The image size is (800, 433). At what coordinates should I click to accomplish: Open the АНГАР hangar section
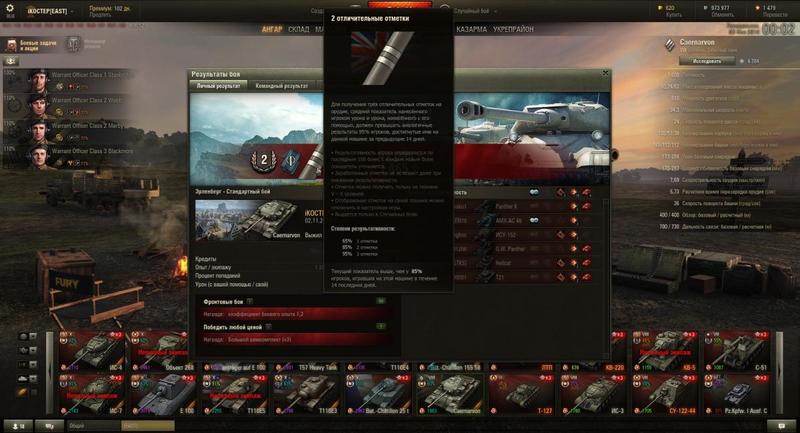(x=272, y=30)
